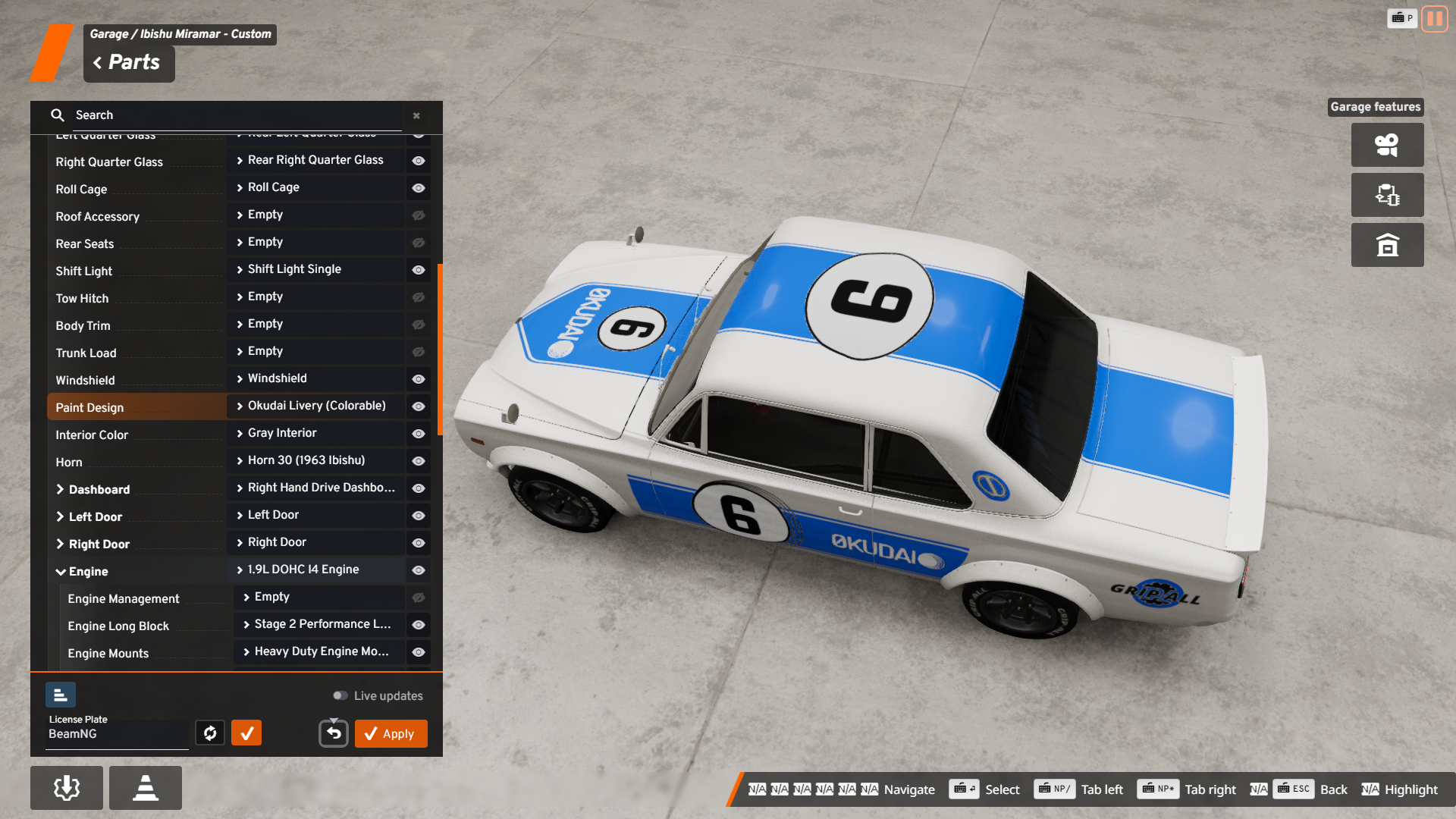
Task: Click the undo arrow button beside Apply
Action: [x=334, y=733]
